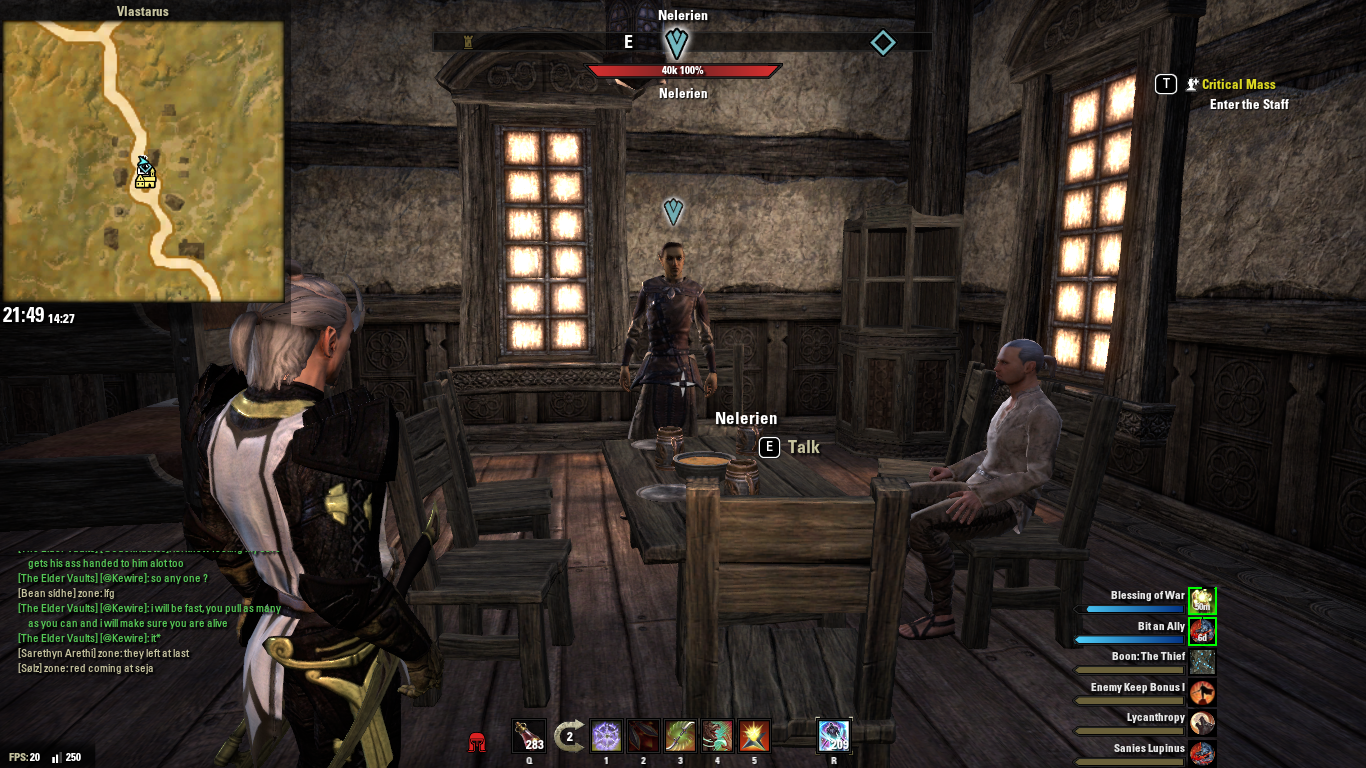Click the red broken armor helmet icon
The width and height of the screenshot is (1366, 768).
pos(478,740)
